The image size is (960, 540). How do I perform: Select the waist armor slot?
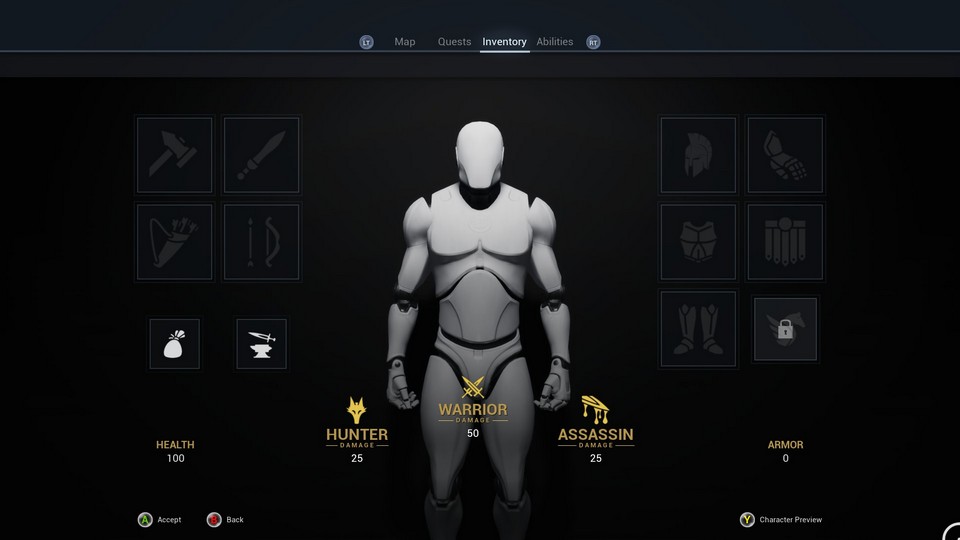coord(785,242)
